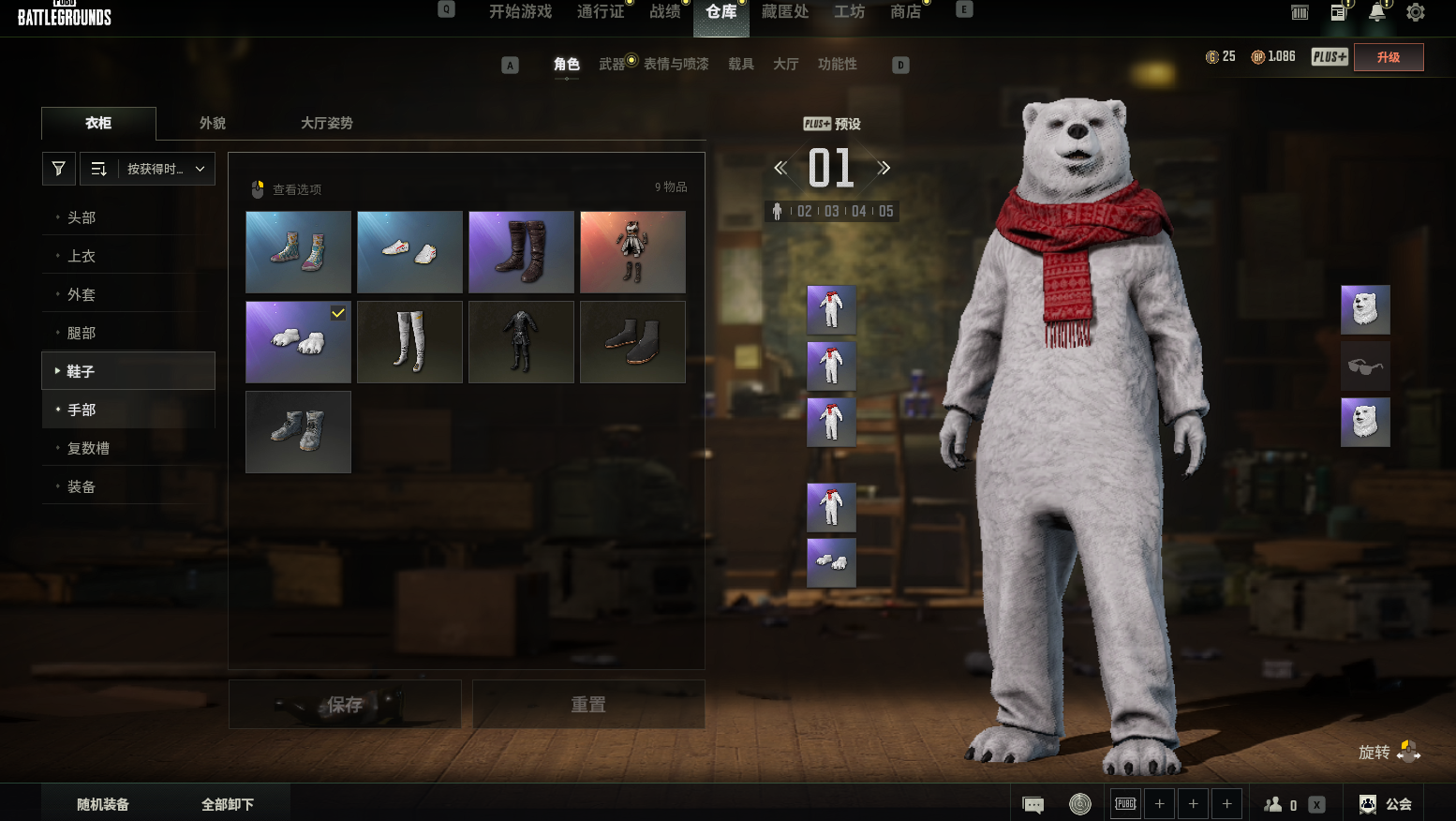The height and width of the screenshot is (821, 1456).
Task: Click the red 升级 upgrade button
Action: point(1389,57)
